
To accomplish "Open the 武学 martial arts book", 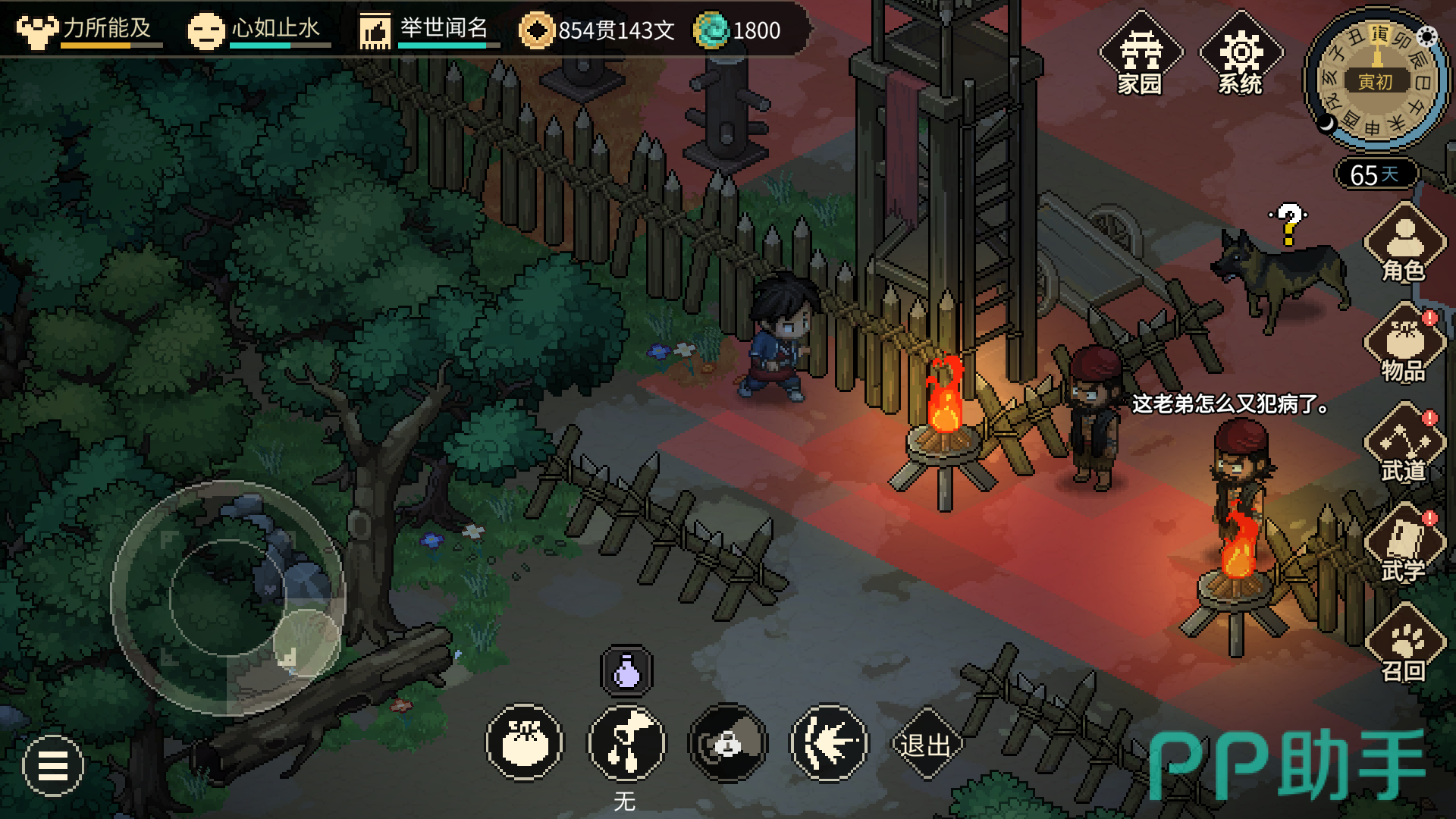I will [x=1404, y=544].
